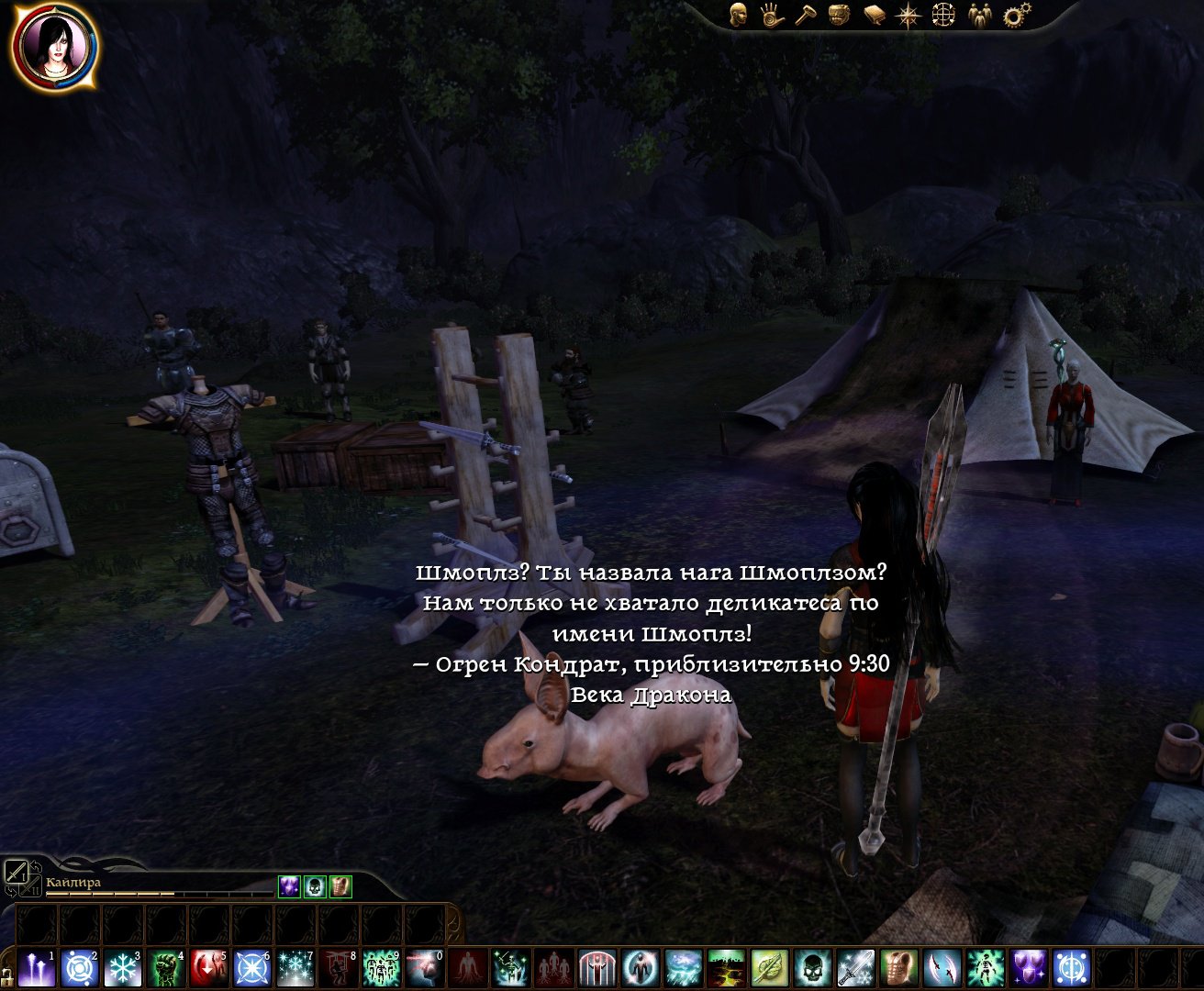Screen dimensions: 1204x991
Task: Open the inventory backpack icon
Action: pyautogui.click(x=837, y=14)
